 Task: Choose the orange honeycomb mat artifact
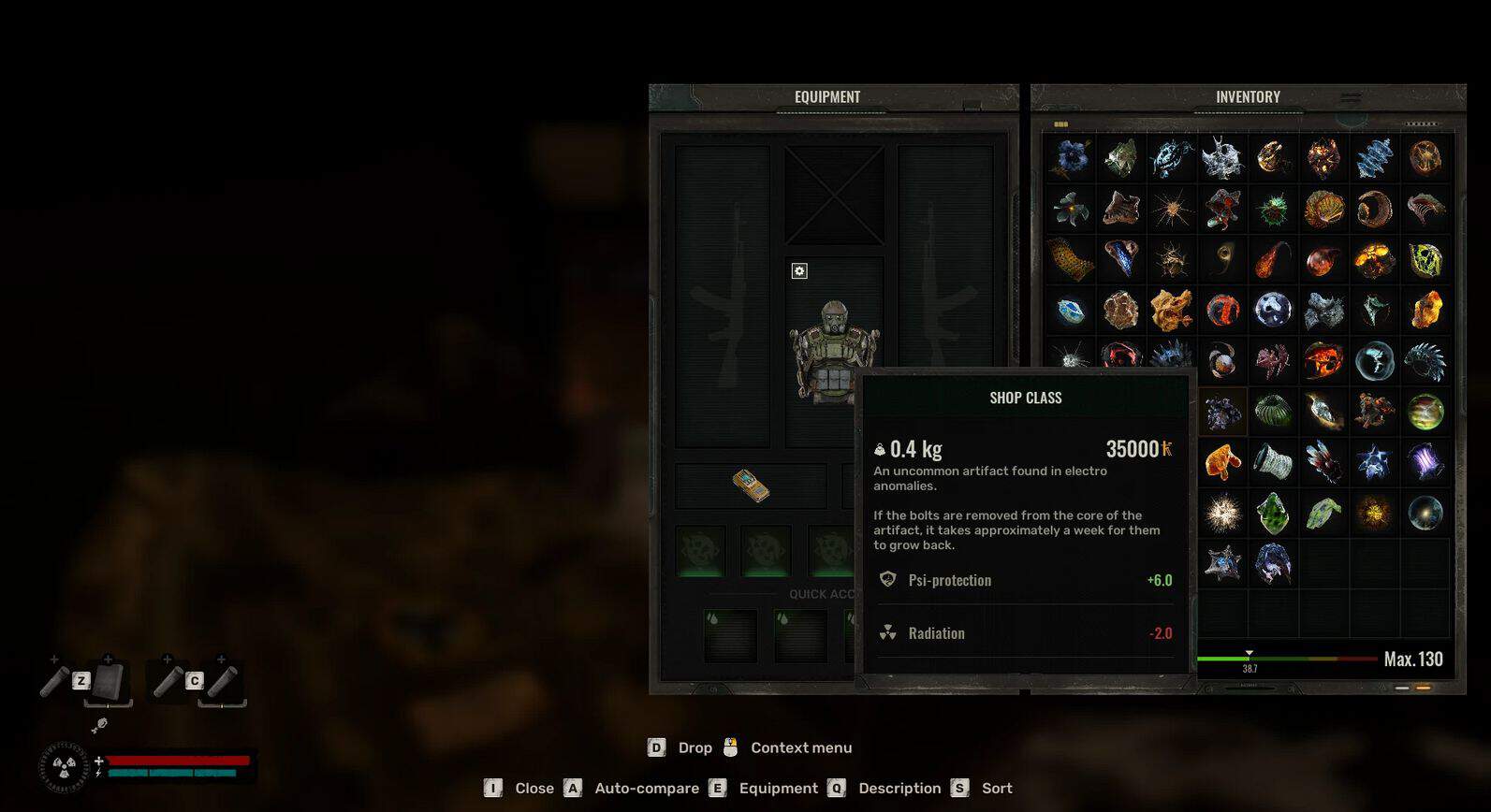(1071, 260)
